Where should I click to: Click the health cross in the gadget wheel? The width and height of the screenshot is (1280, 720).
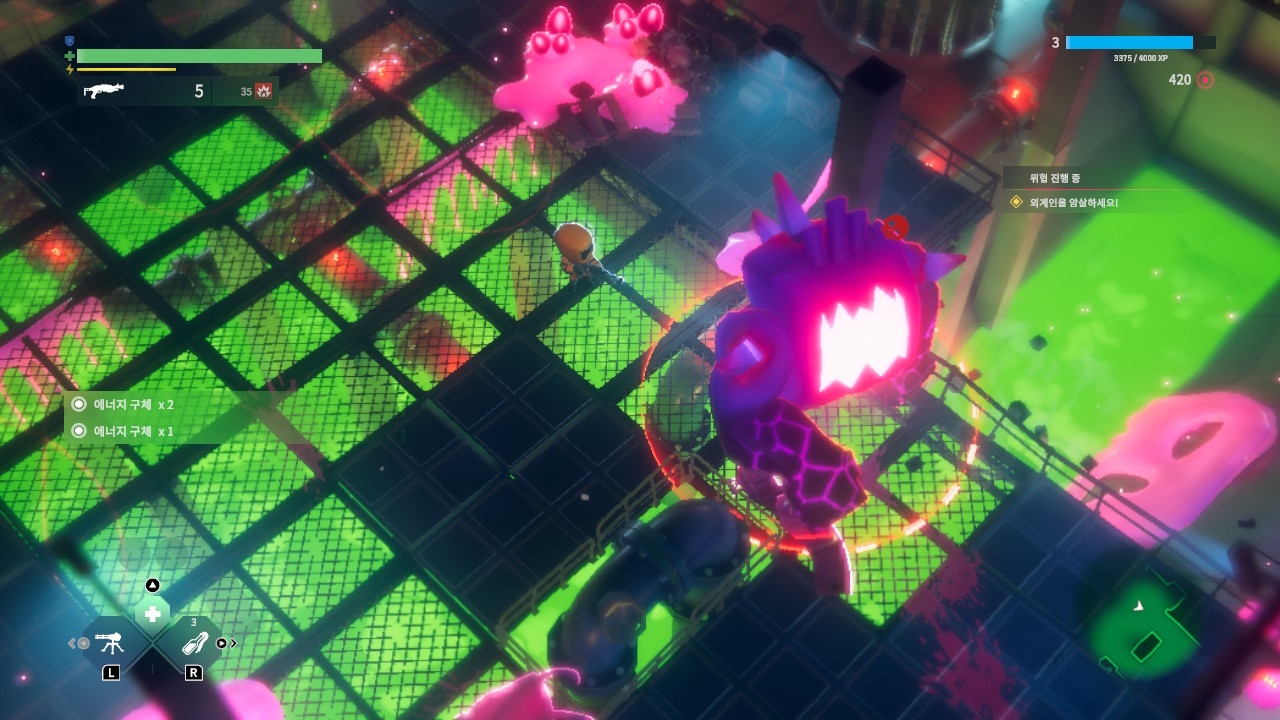click(152, 611)
